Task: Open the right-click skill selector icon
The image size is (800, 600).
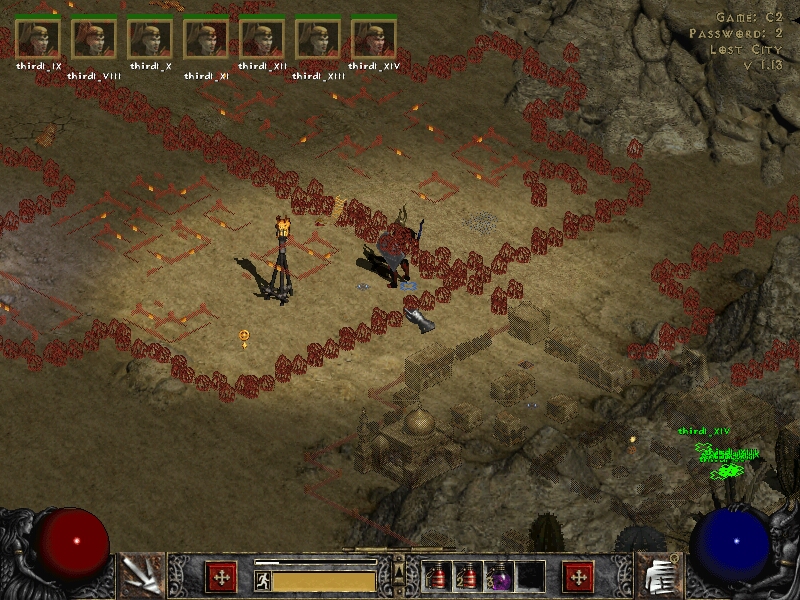Action: (658, 575)
